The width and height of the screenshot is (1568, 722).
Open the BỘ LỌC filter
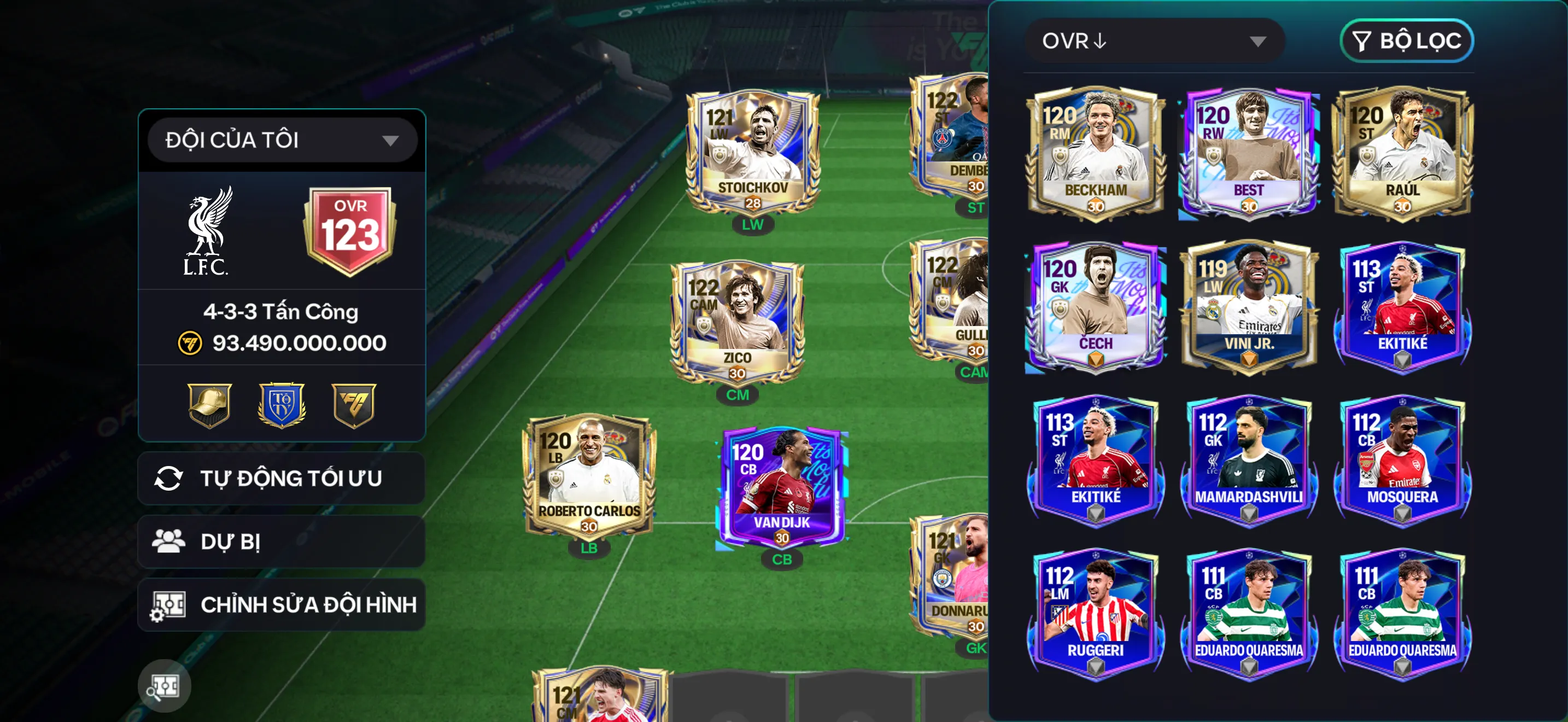[1406, 41]
